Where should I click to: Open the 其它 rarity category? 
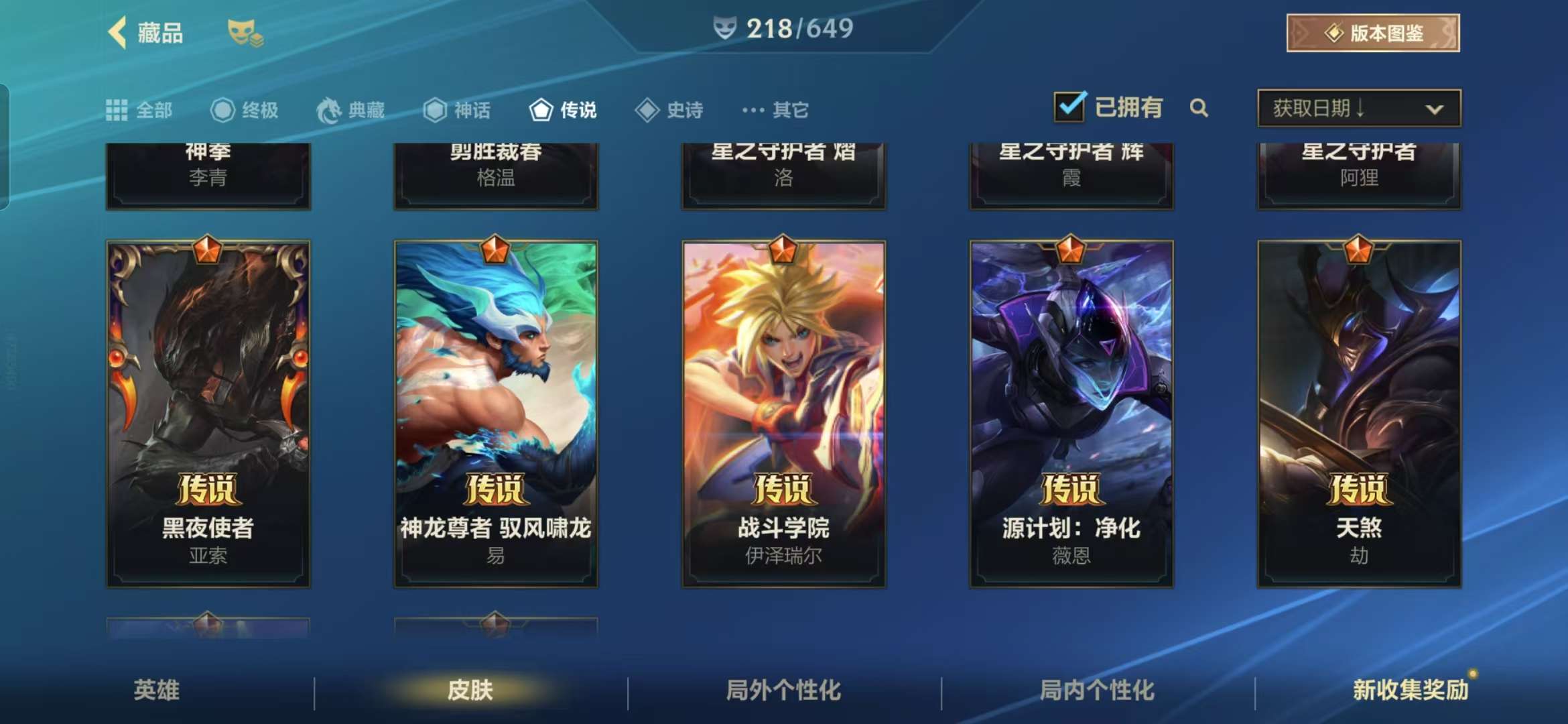click(775, 110)
